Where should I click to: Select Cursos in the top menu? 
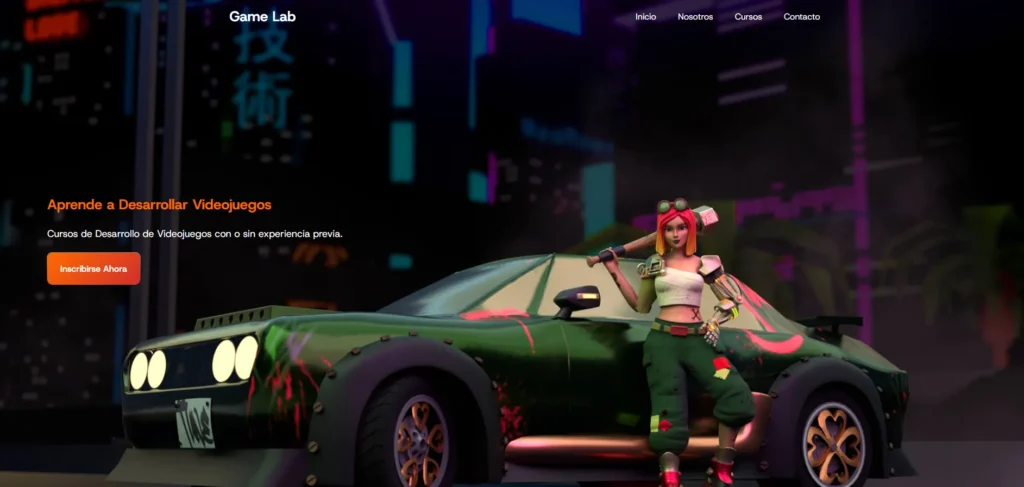pos(748,17)
